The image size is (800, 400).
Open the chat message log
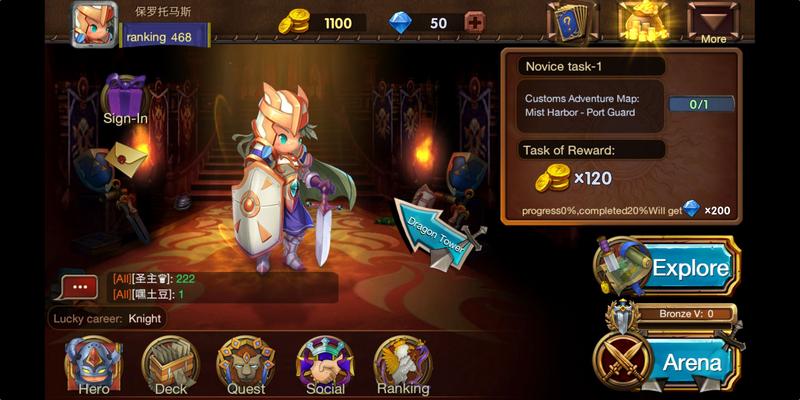pyautogui.click(x=220, y=287)
